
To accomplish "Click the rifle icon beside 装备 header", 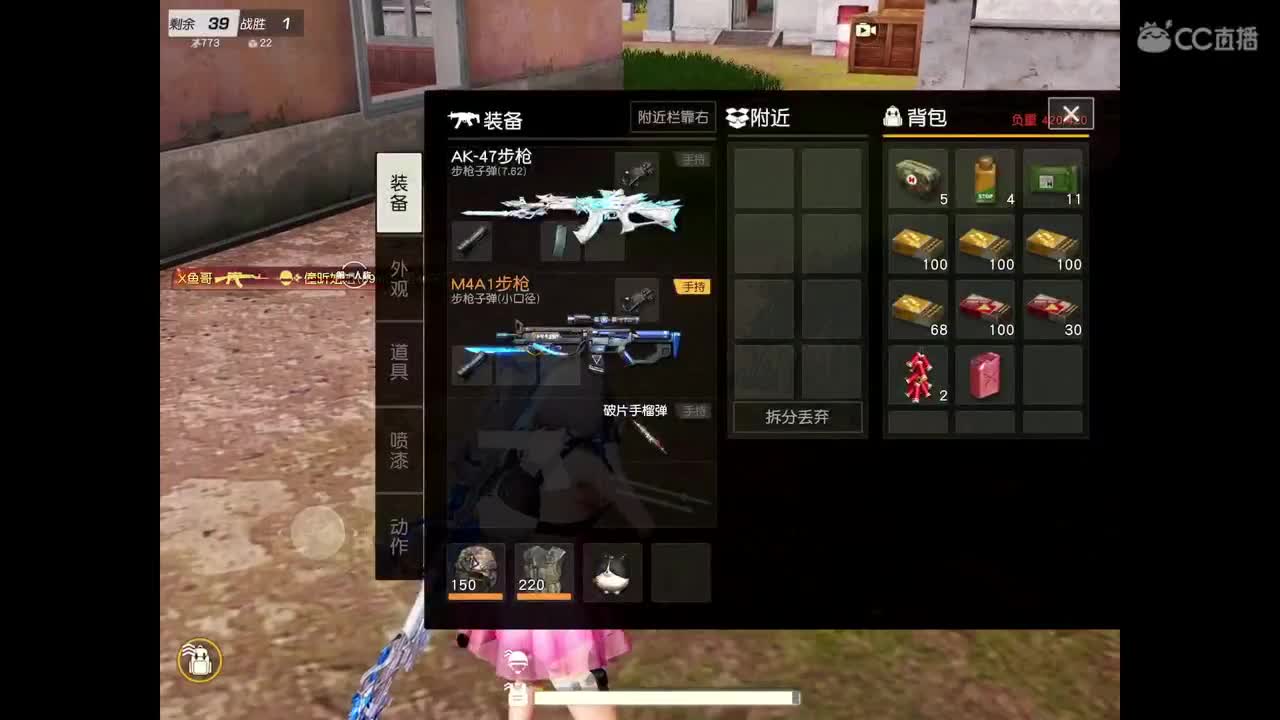I will (462, 120).
